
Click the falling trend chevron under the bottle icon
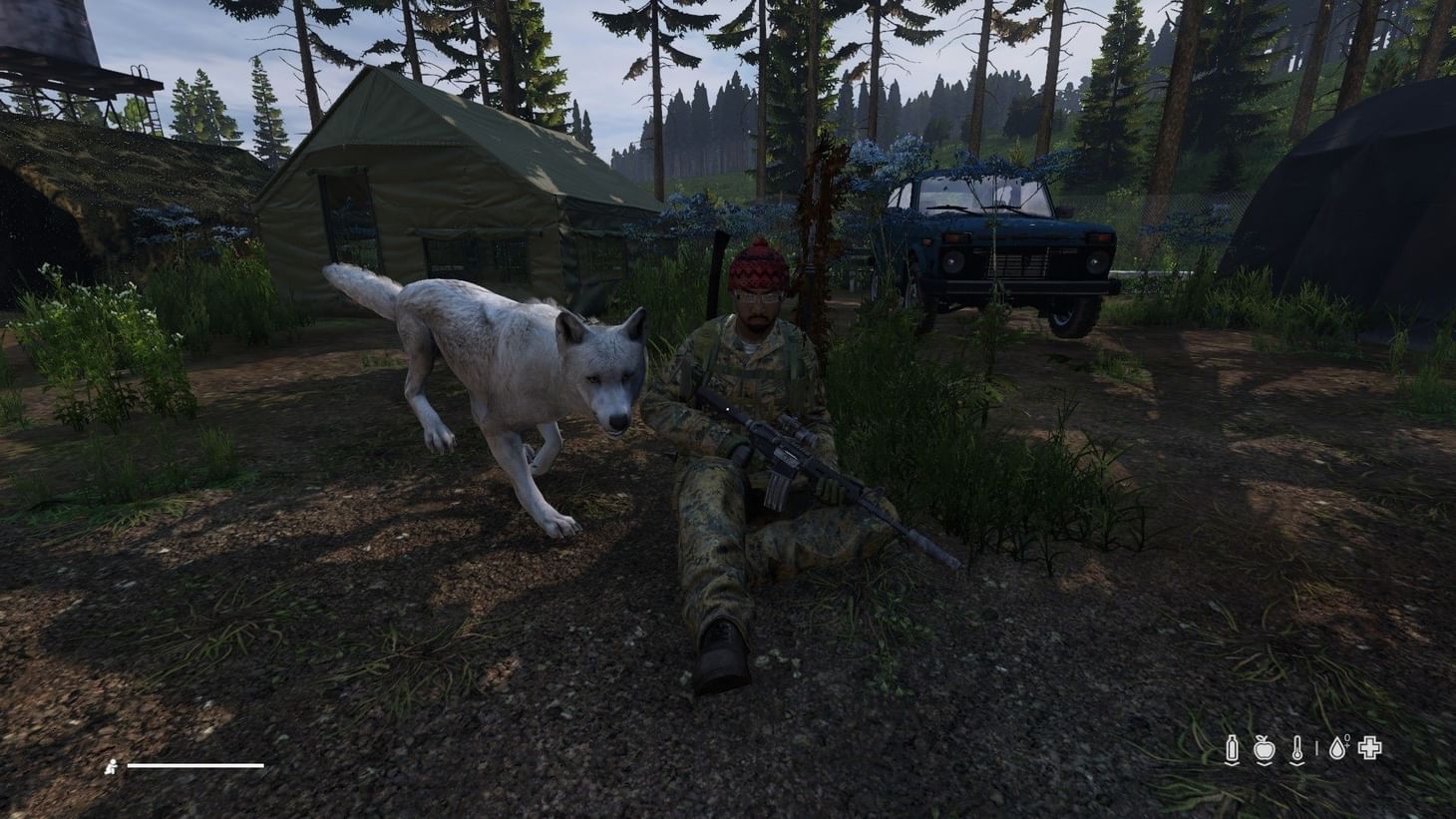(1233, 763)
